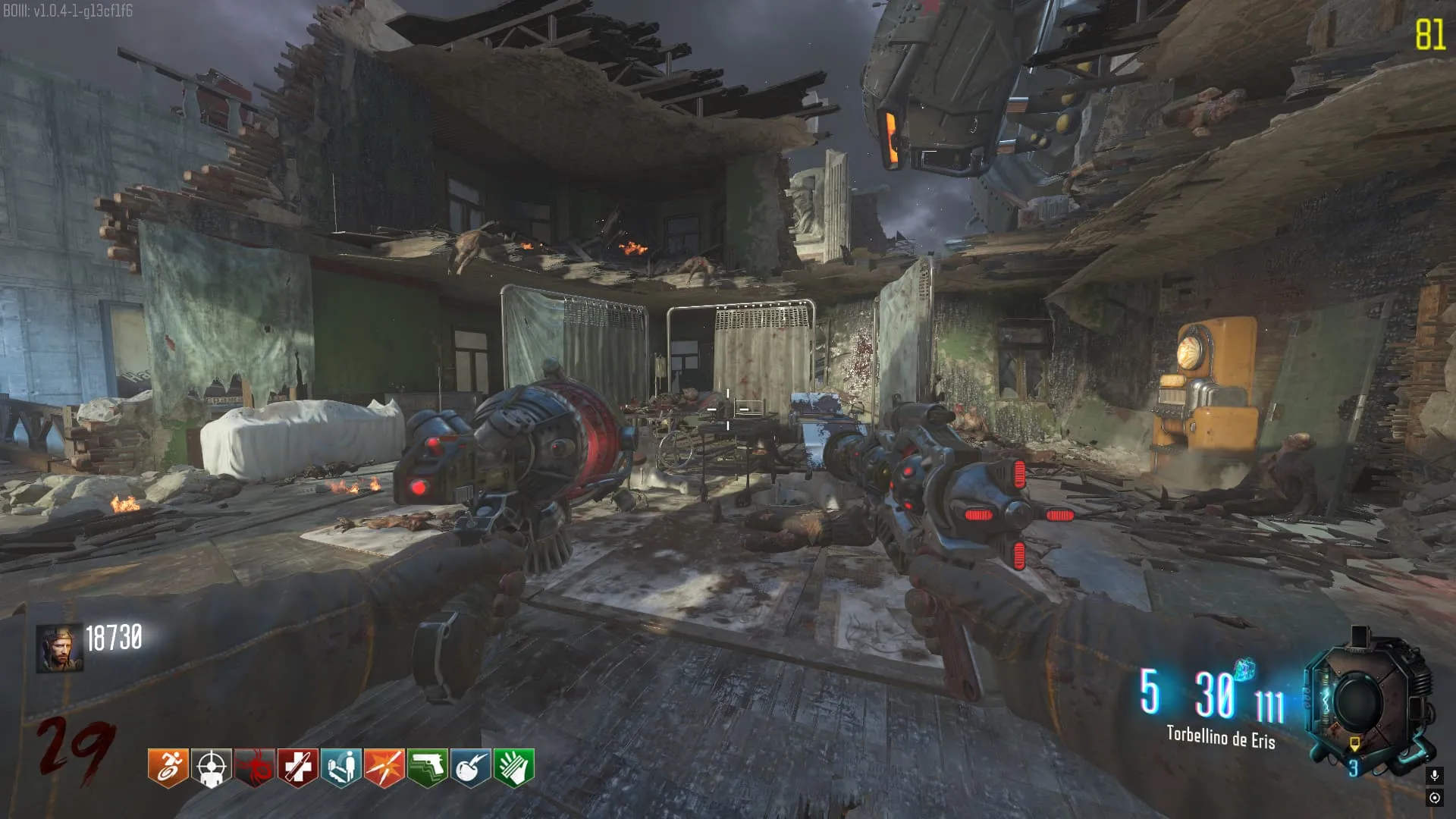This screenshot has height=819, width=1456.
Task: Click the blue person-and-bed perk icon
Action: point(340,767)
